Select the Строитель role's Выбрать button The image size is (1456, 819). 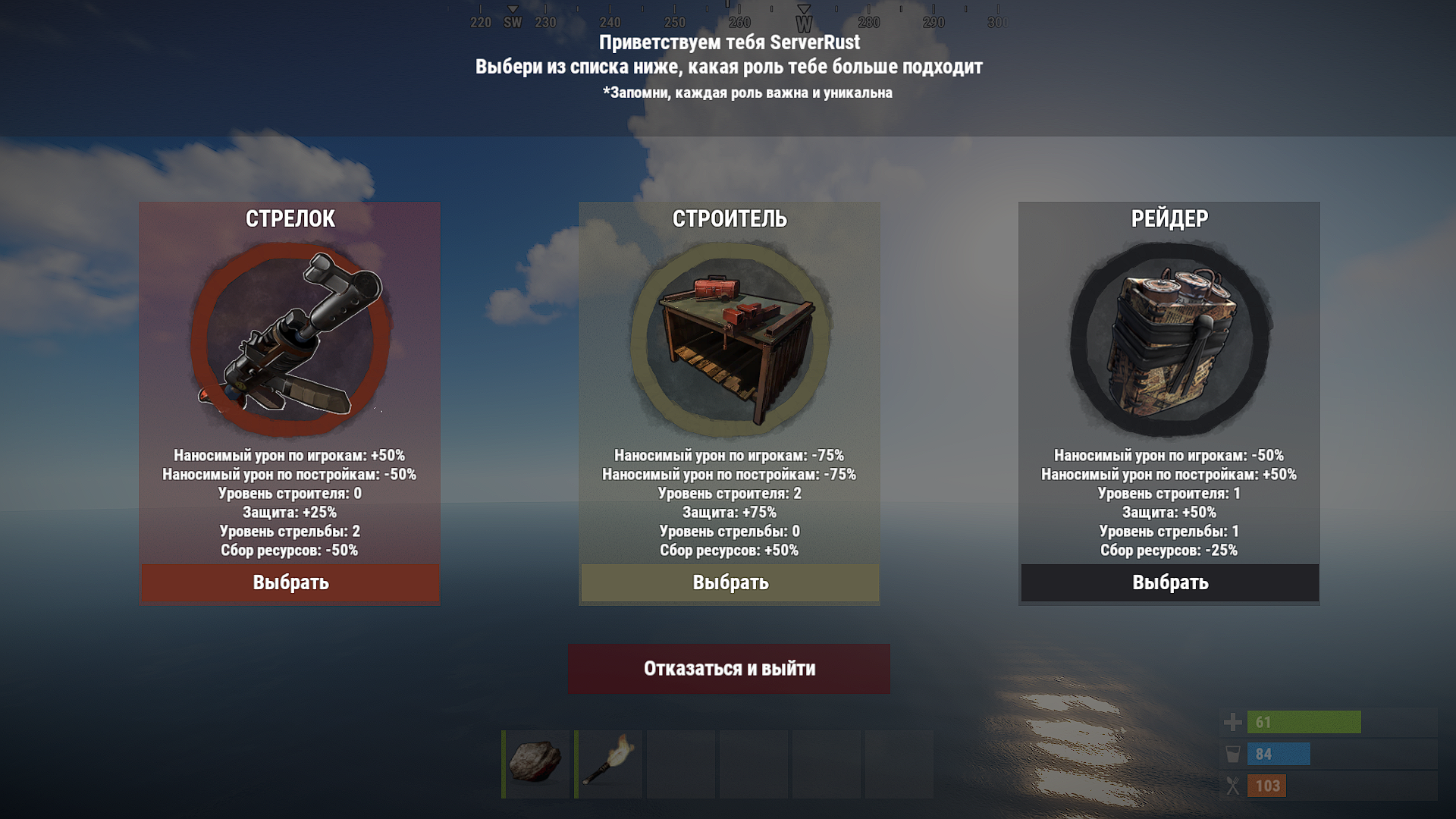pyautogui.click(x=730, y=582)
